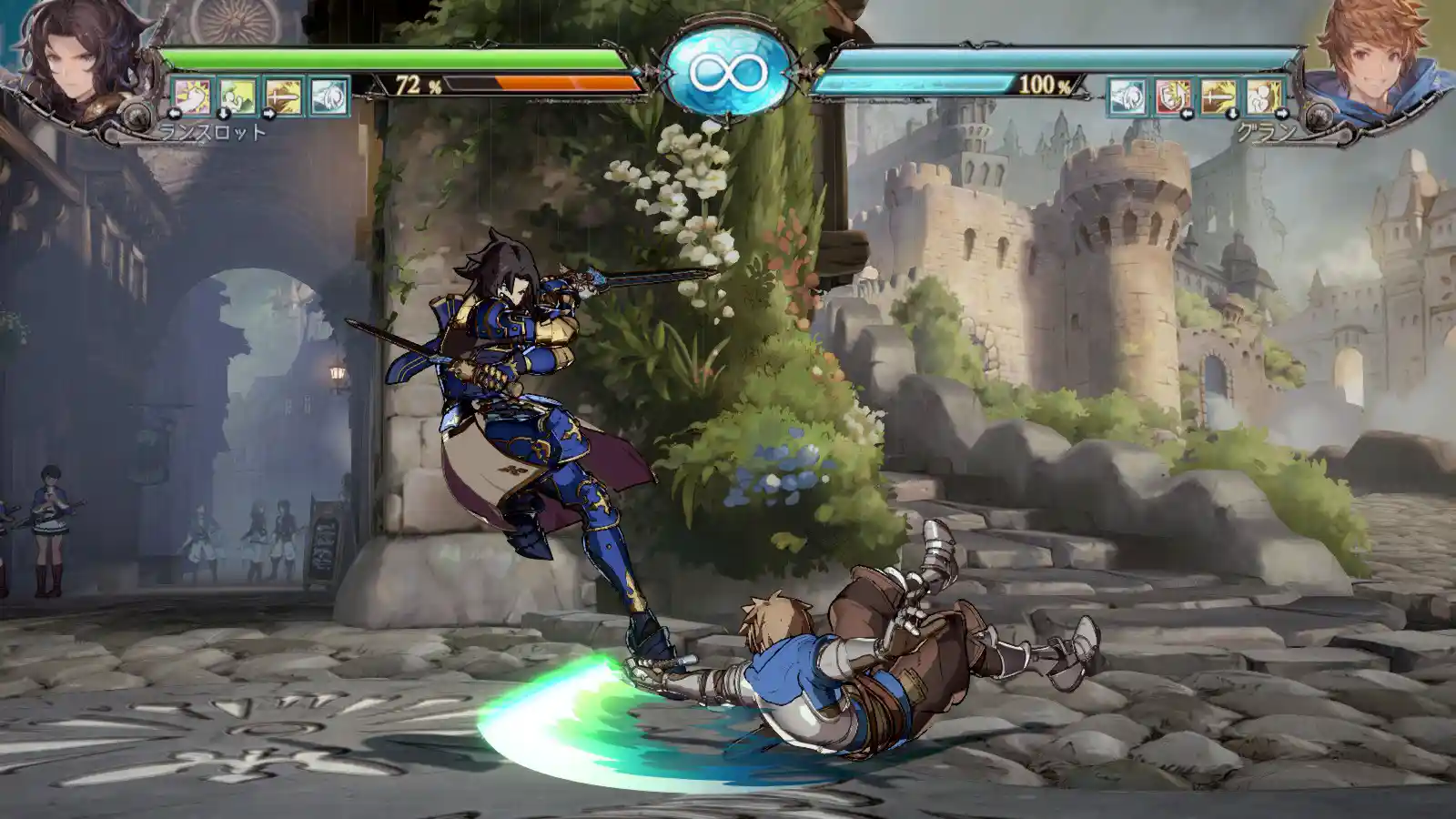The image size is (1456, 819).
Task: Select Gran's rising figure skill icon
Action: click(x=1263, y=96)
